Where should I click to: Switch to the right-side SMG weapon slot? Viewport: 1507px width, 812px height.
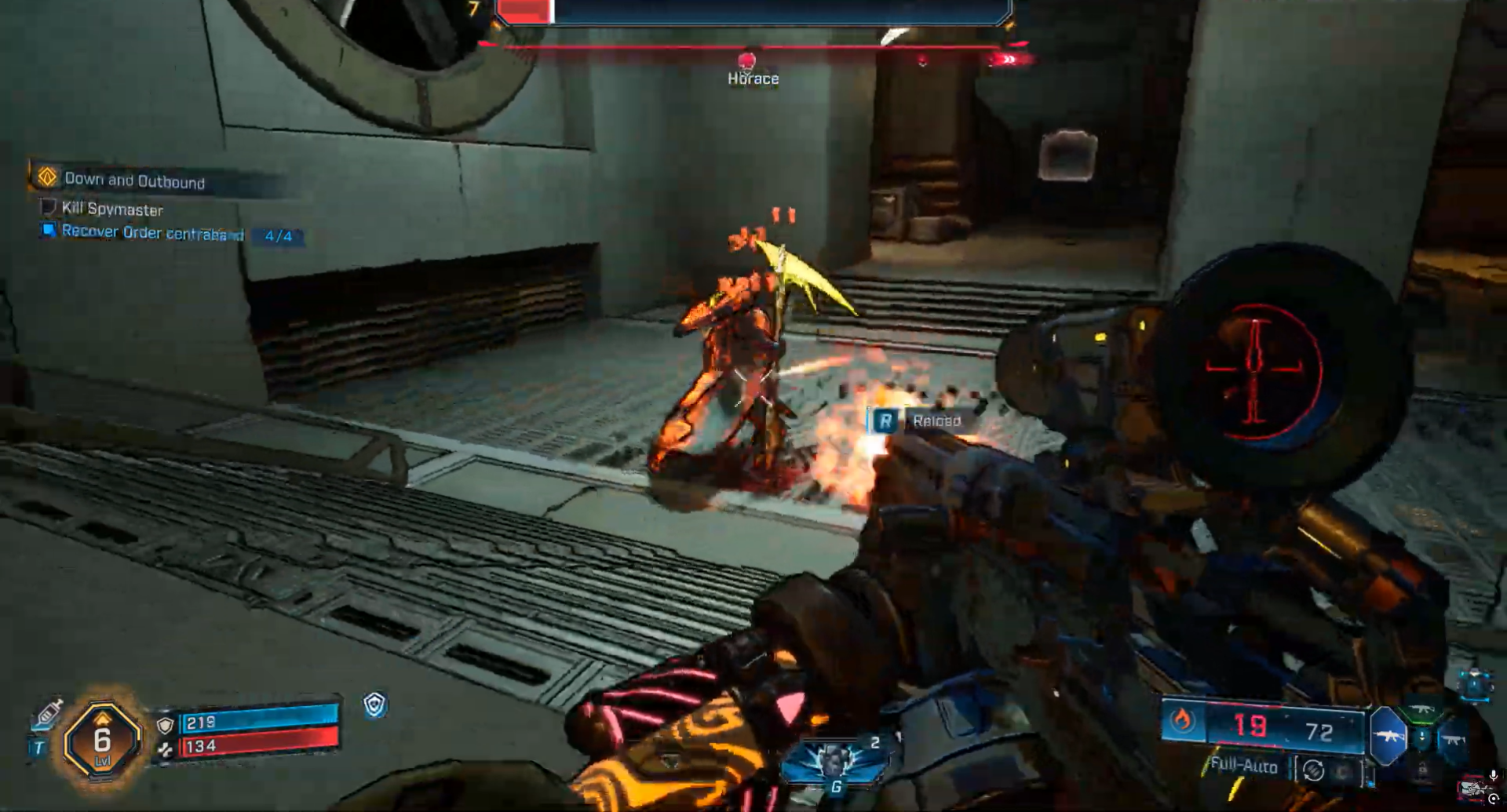pyautogui.click(x=1452, y=739)
